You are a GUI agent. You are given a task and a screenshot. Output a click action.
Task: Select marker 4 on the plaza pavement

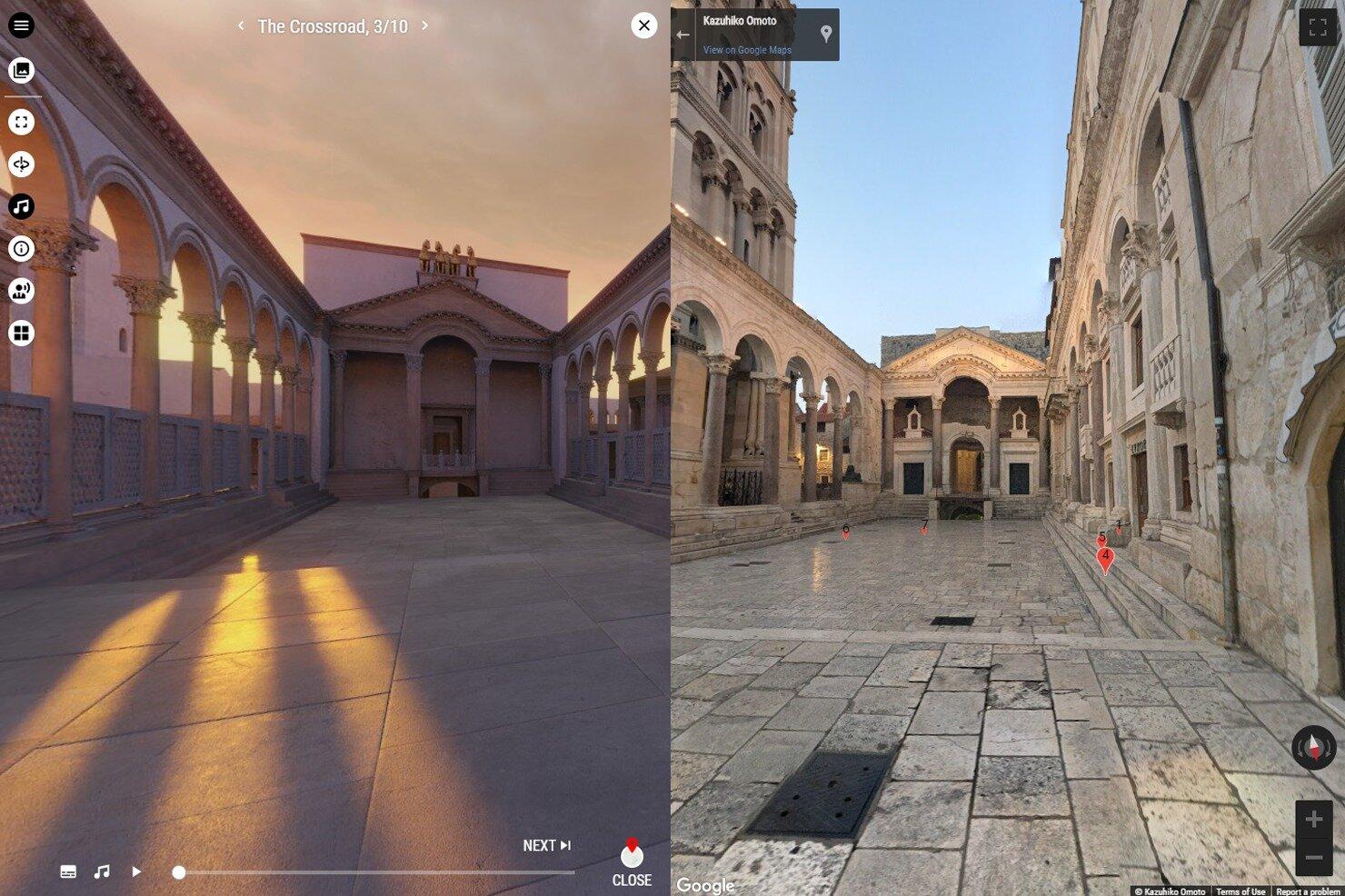(1105, 554)
